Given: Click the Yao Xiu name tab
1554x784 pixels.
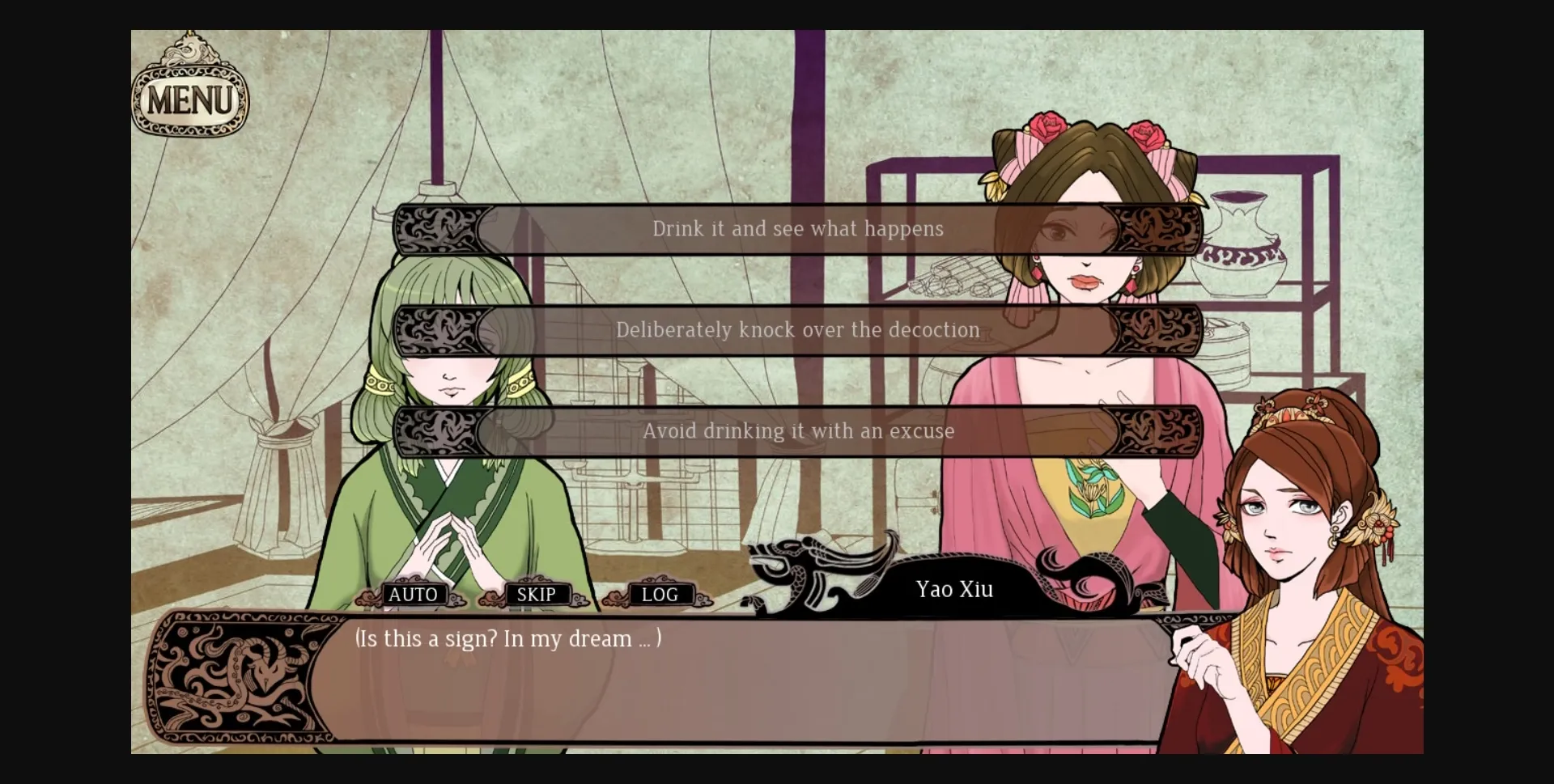Looking at the screenshot, I should [x=953, y=590].
